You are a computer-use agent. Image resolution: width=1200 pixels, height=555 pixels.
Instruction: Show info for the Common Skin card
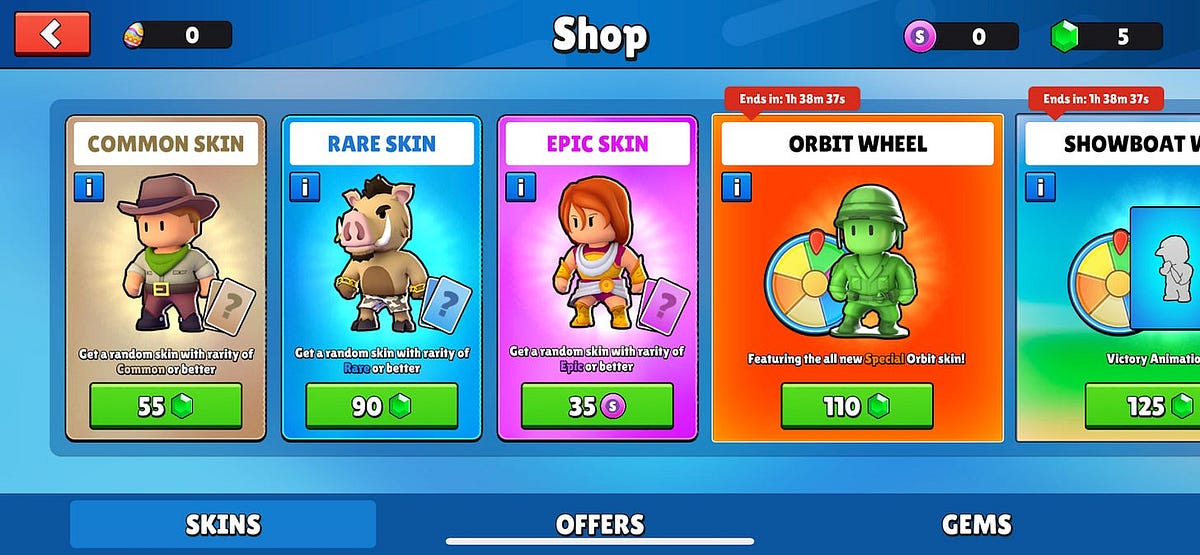88,187
